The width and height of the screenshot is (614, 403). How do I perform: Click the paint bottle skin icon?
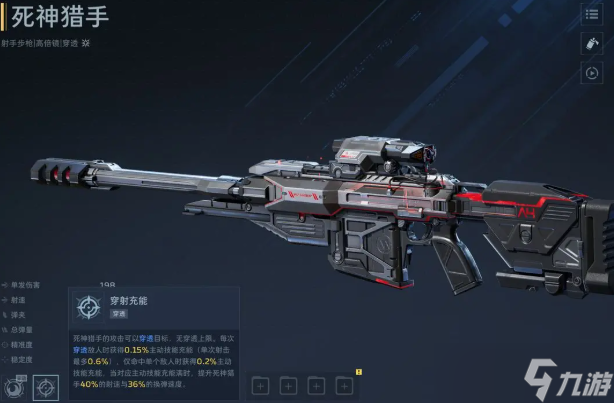pyautogui.click(x=590, y=44)
